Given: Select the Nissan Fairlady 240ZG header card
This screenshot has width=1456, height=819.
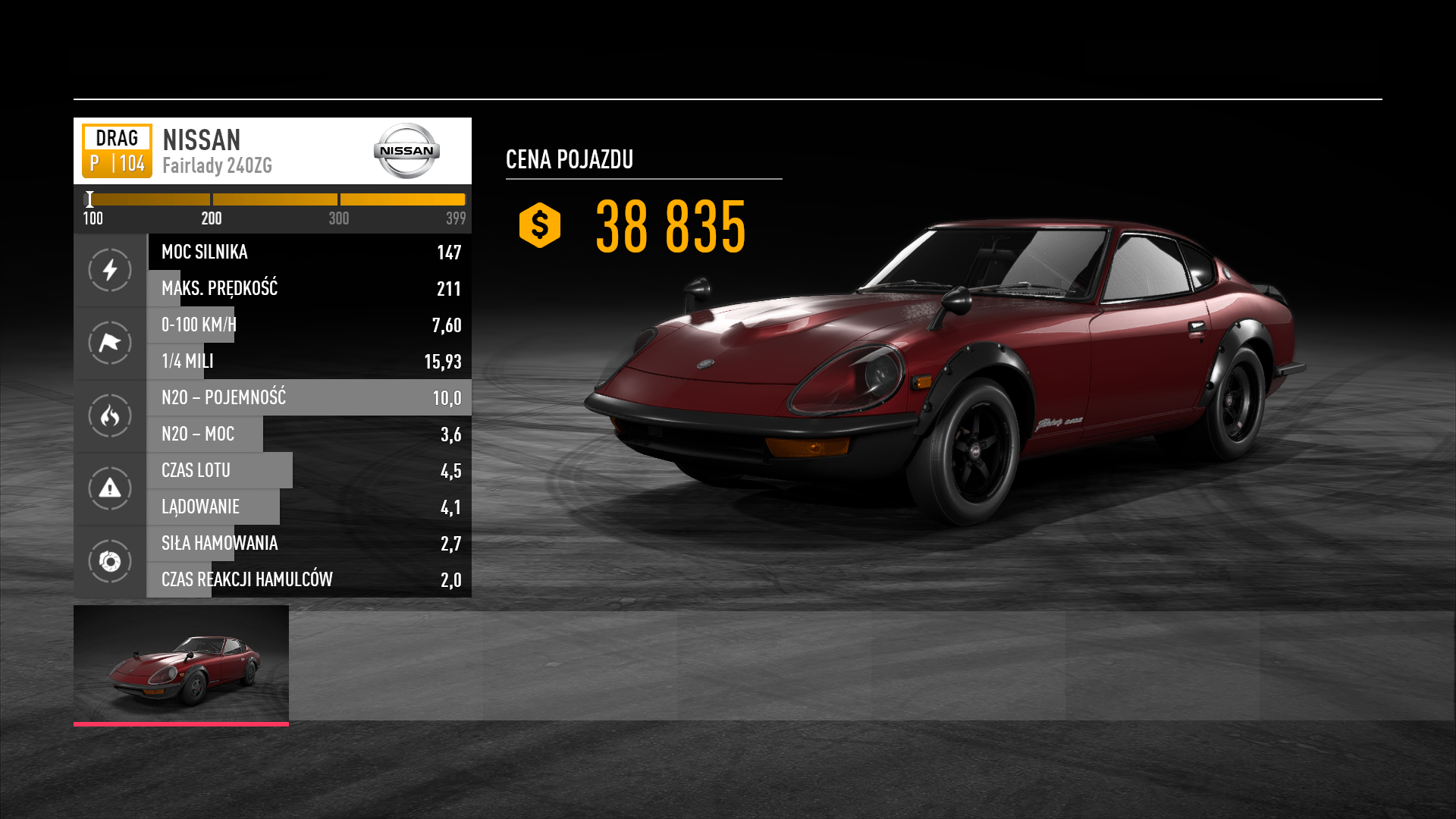Looking at the screenshot, I should tap(272, 151).
